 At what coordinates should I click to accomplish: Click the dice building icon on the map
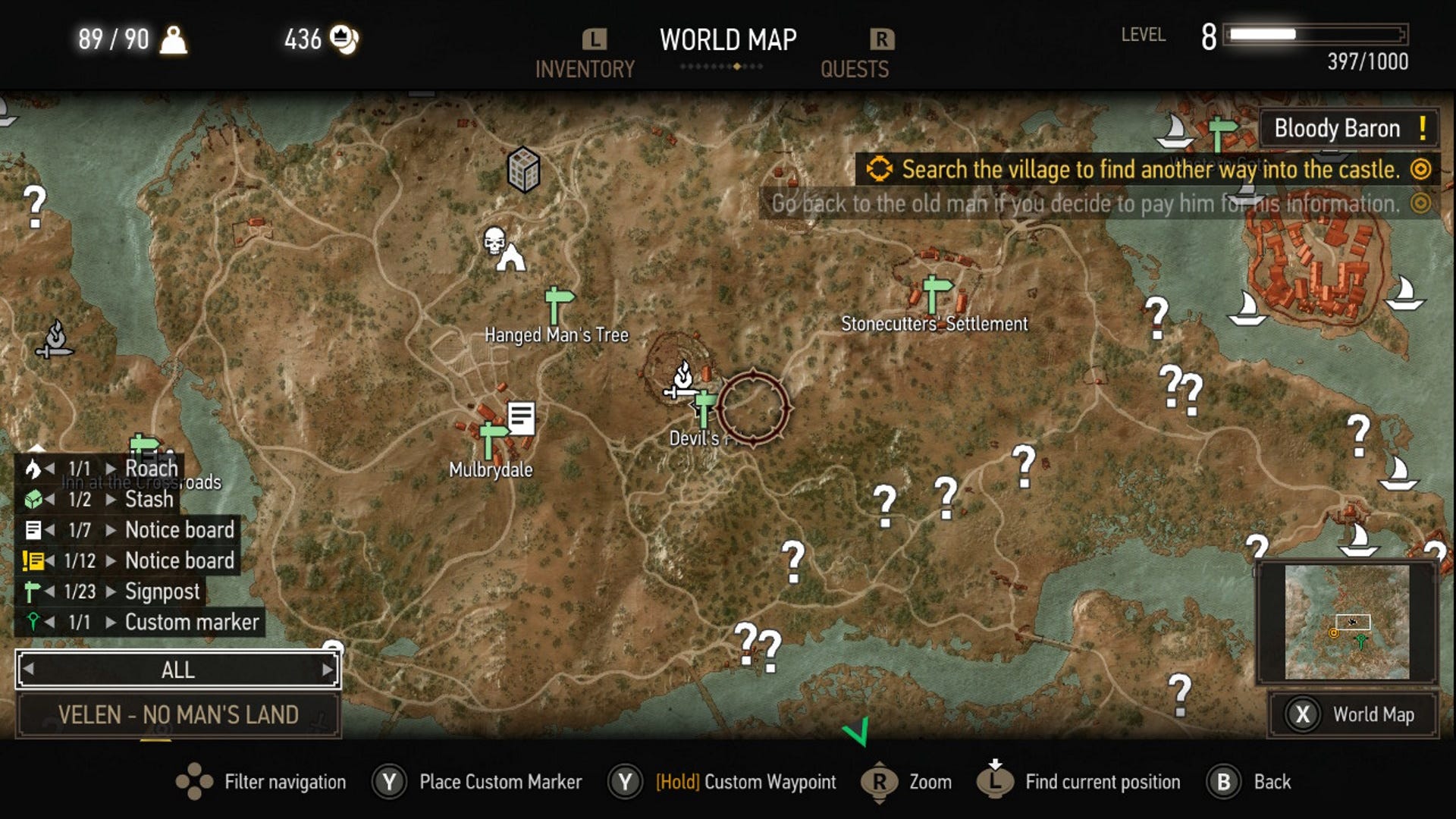(x=524, y=168)
